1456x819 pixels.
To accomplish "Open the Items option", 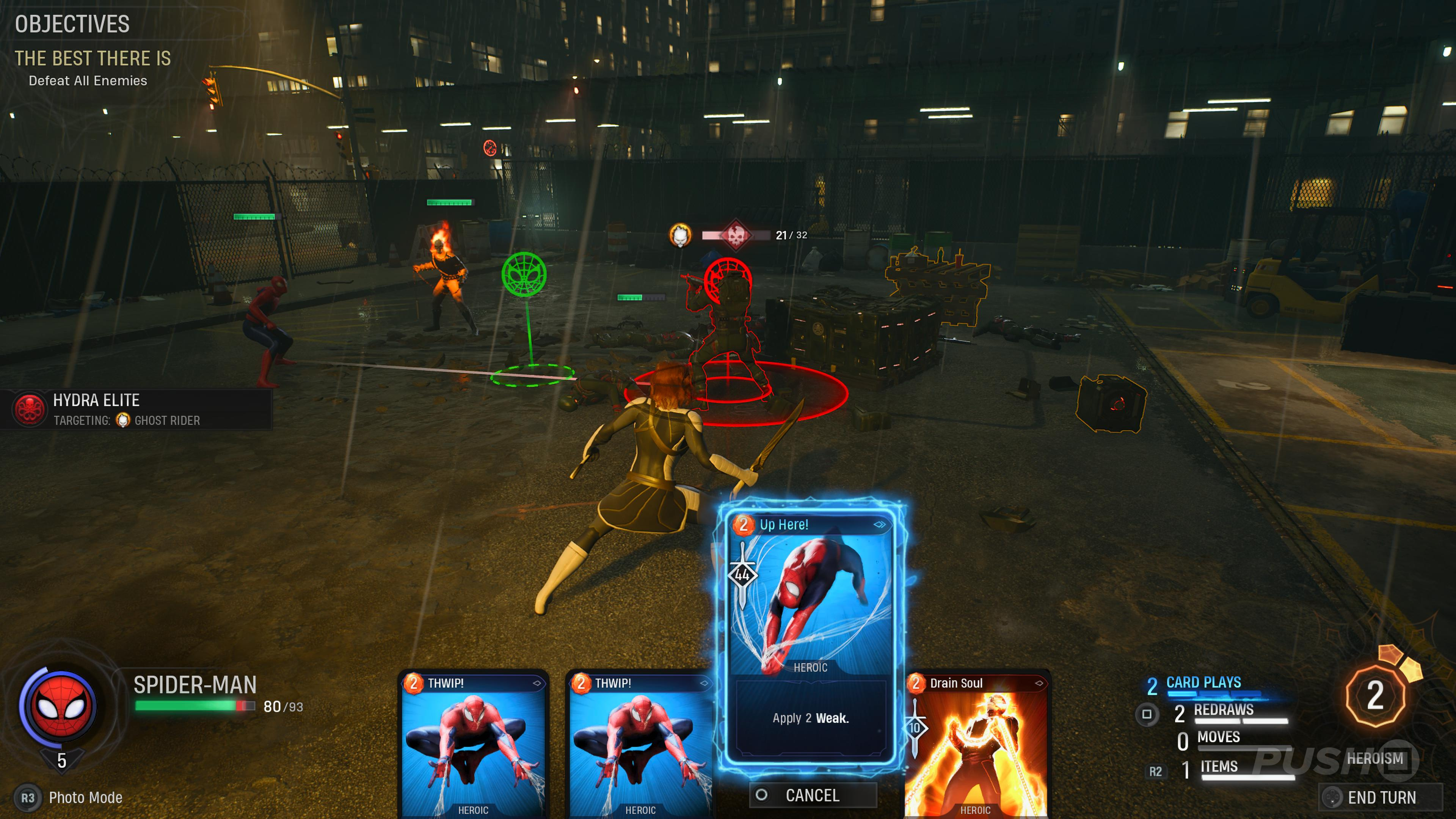I will point(1219,767).
